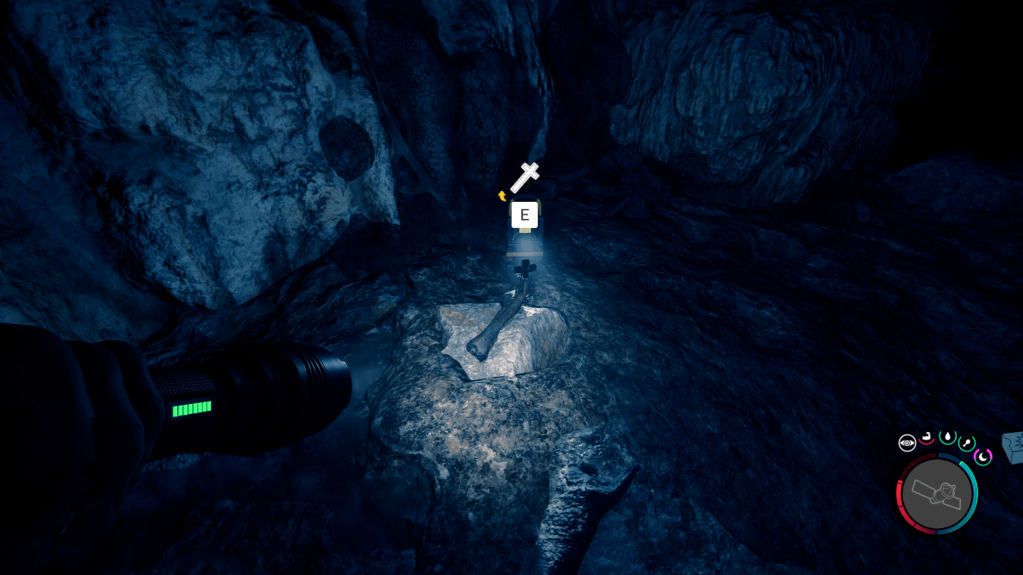Click the flexed-arm strength icon
1023x575 pixels.
[x=927, y=437]
